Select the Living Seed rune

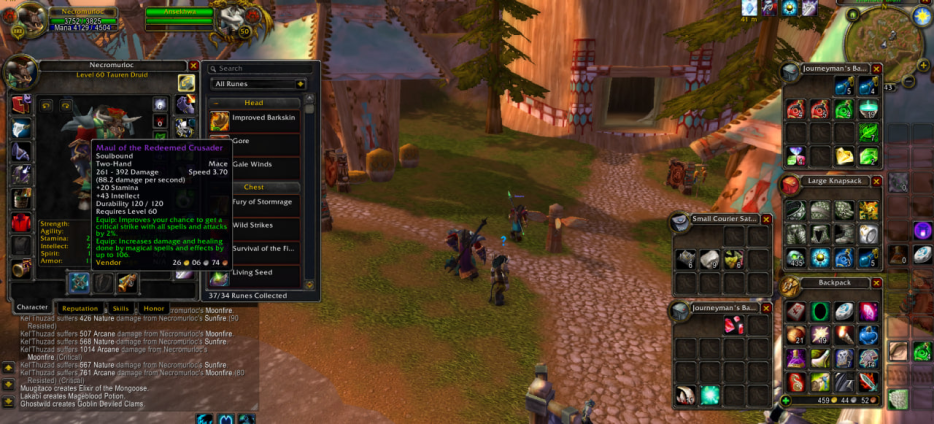[254, 272]
